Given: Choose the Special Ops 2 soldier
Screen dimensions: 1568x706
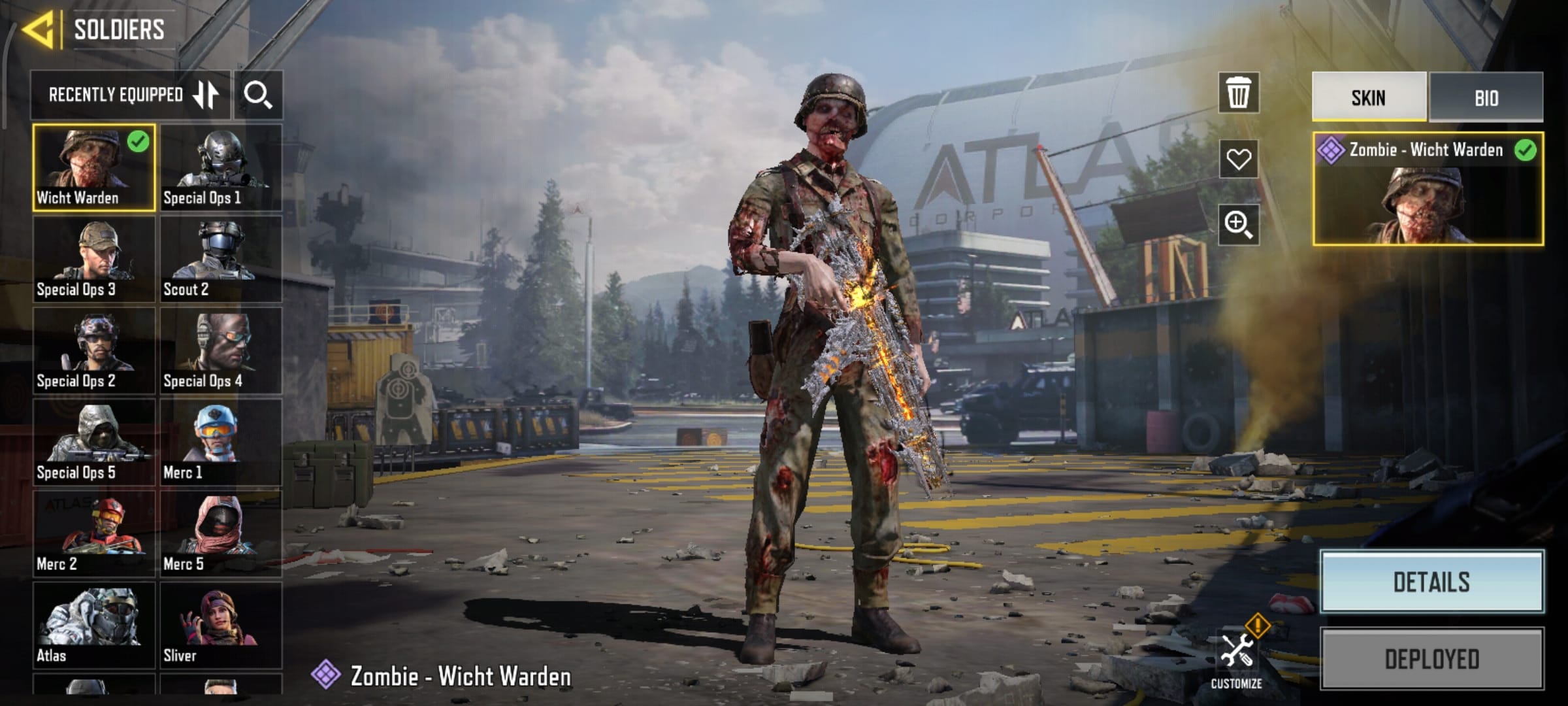Looking at the screenshot, I should (94, 350).
